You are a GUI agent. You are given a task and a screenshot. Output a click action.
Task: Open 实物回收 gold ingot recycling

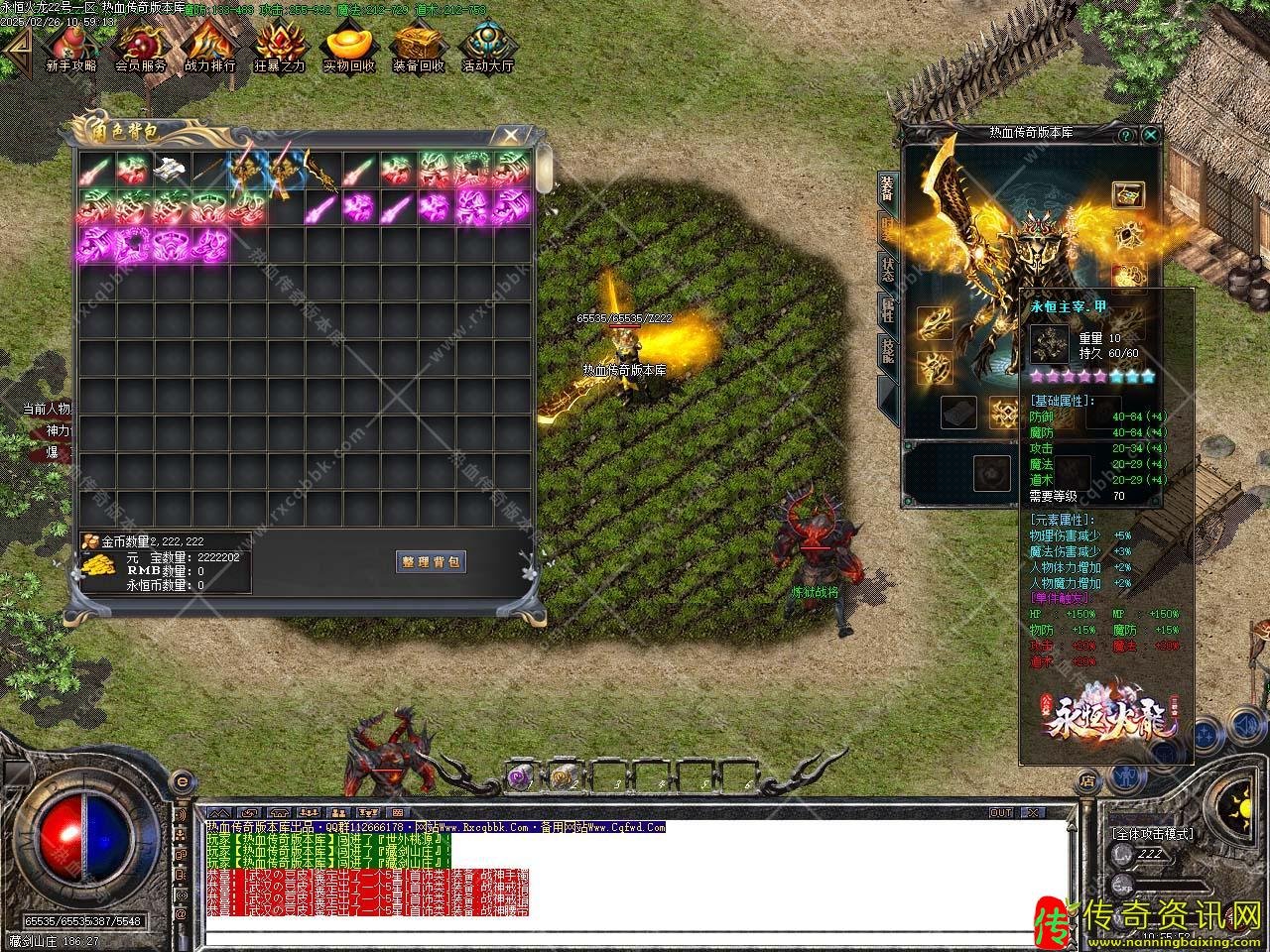[348, 47]
